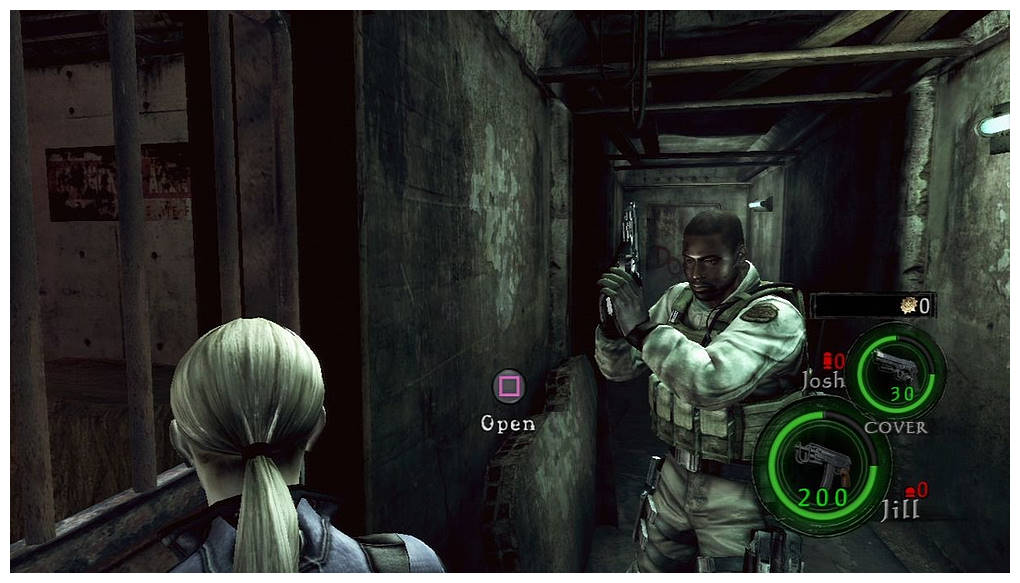Select Jill's submachine gun weapon icon
The height and width of the screenshot is (583, 1020).
click(821, 462)
